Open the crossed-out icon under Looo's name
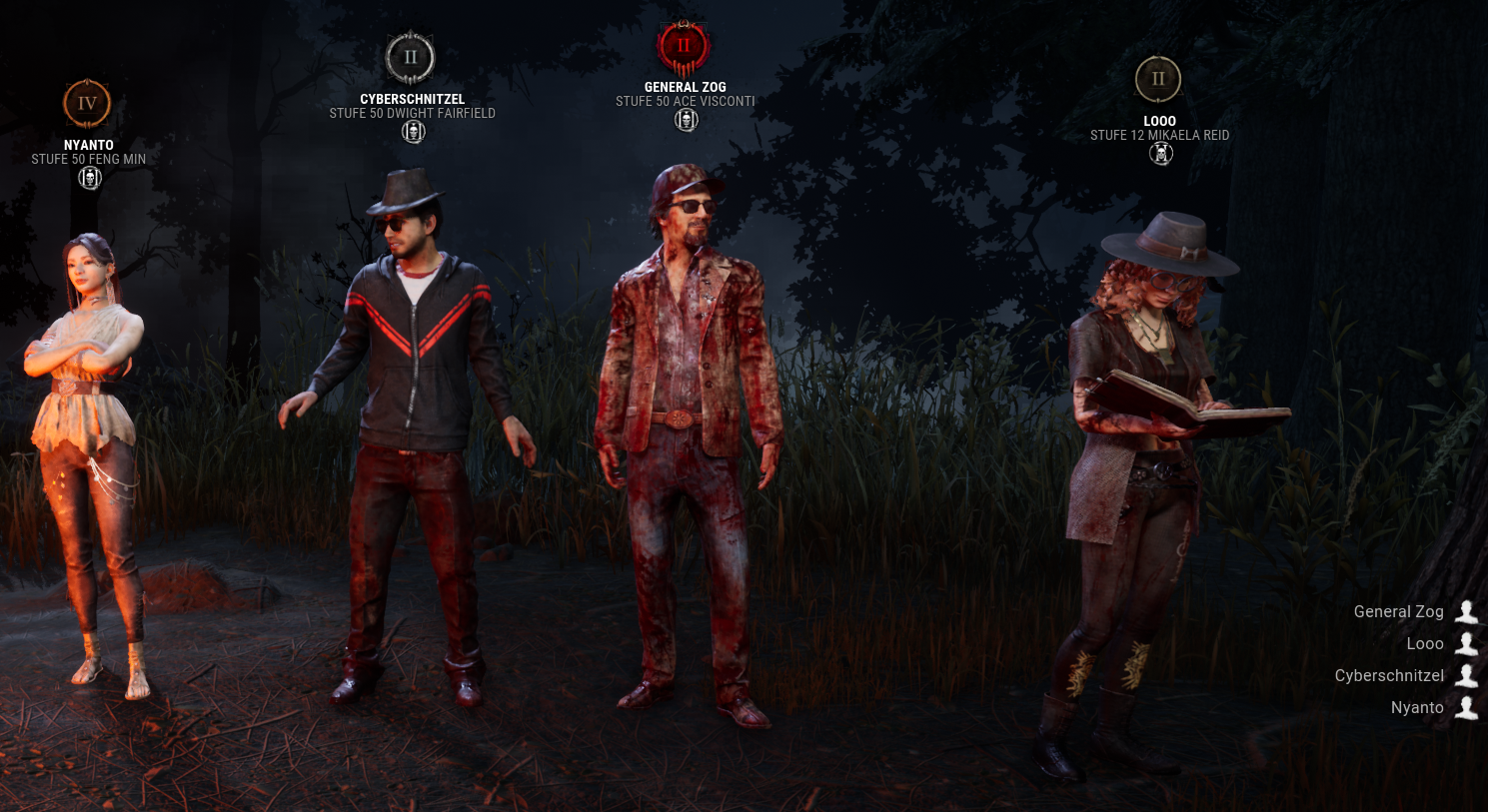Screen dimensions: 1488x812 (x=1160, y=154)
